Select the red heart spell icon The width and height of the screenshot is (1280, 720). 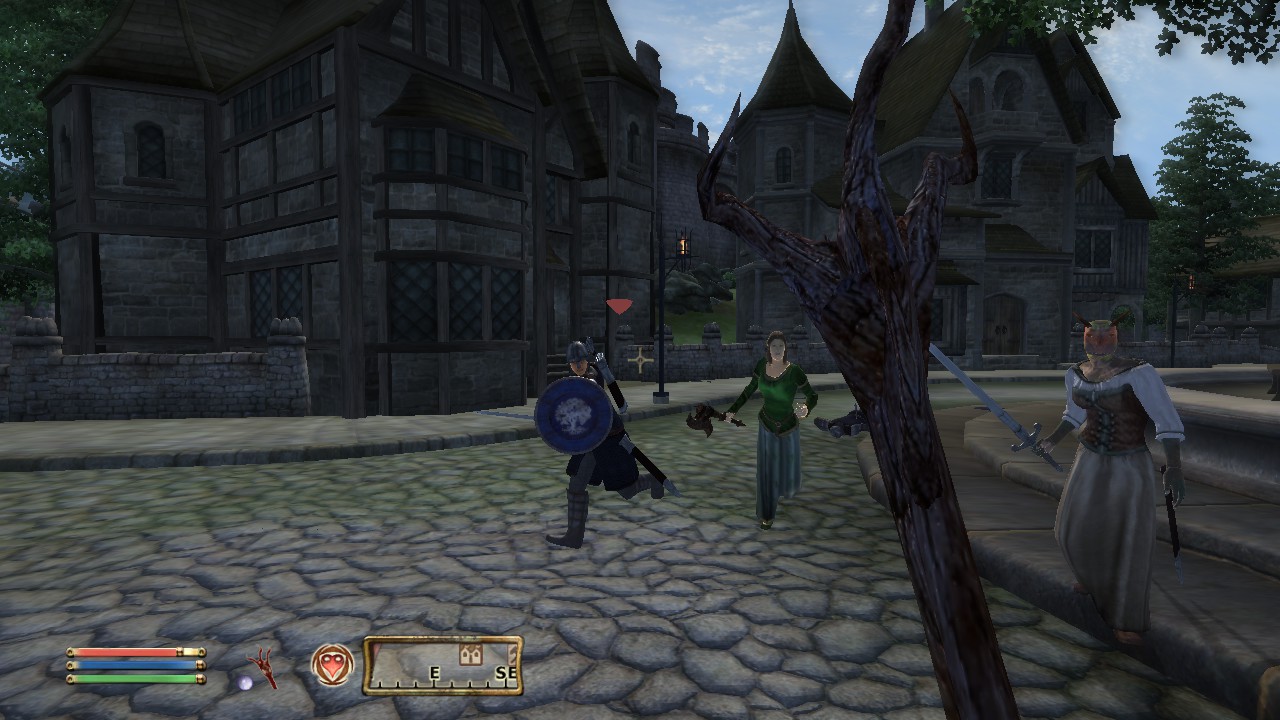point(332,665)
